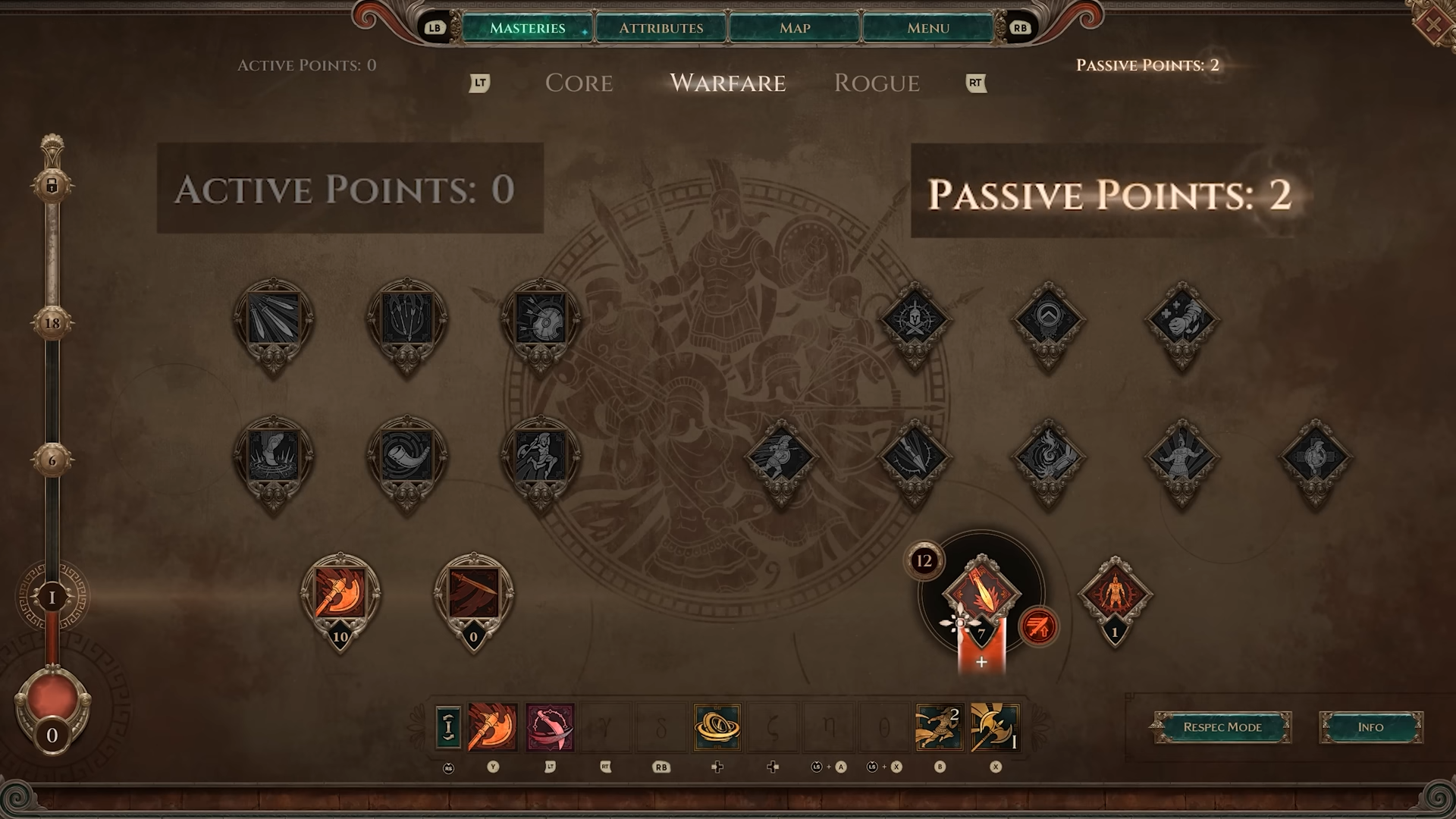1456x819 pixels.
Task: Open the Menu tab
Action: (x=927, y=28)
